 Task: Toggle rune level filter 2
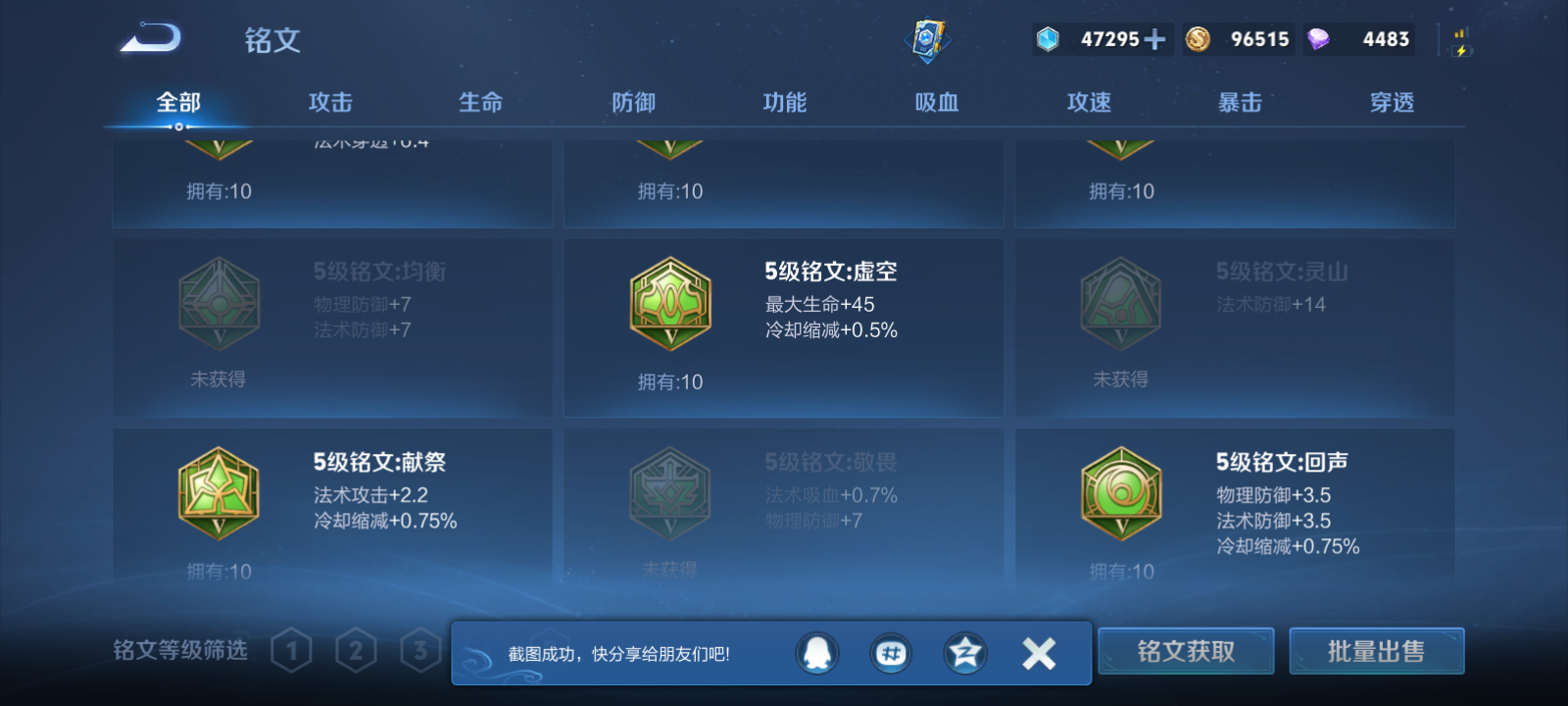pos(356,649)
